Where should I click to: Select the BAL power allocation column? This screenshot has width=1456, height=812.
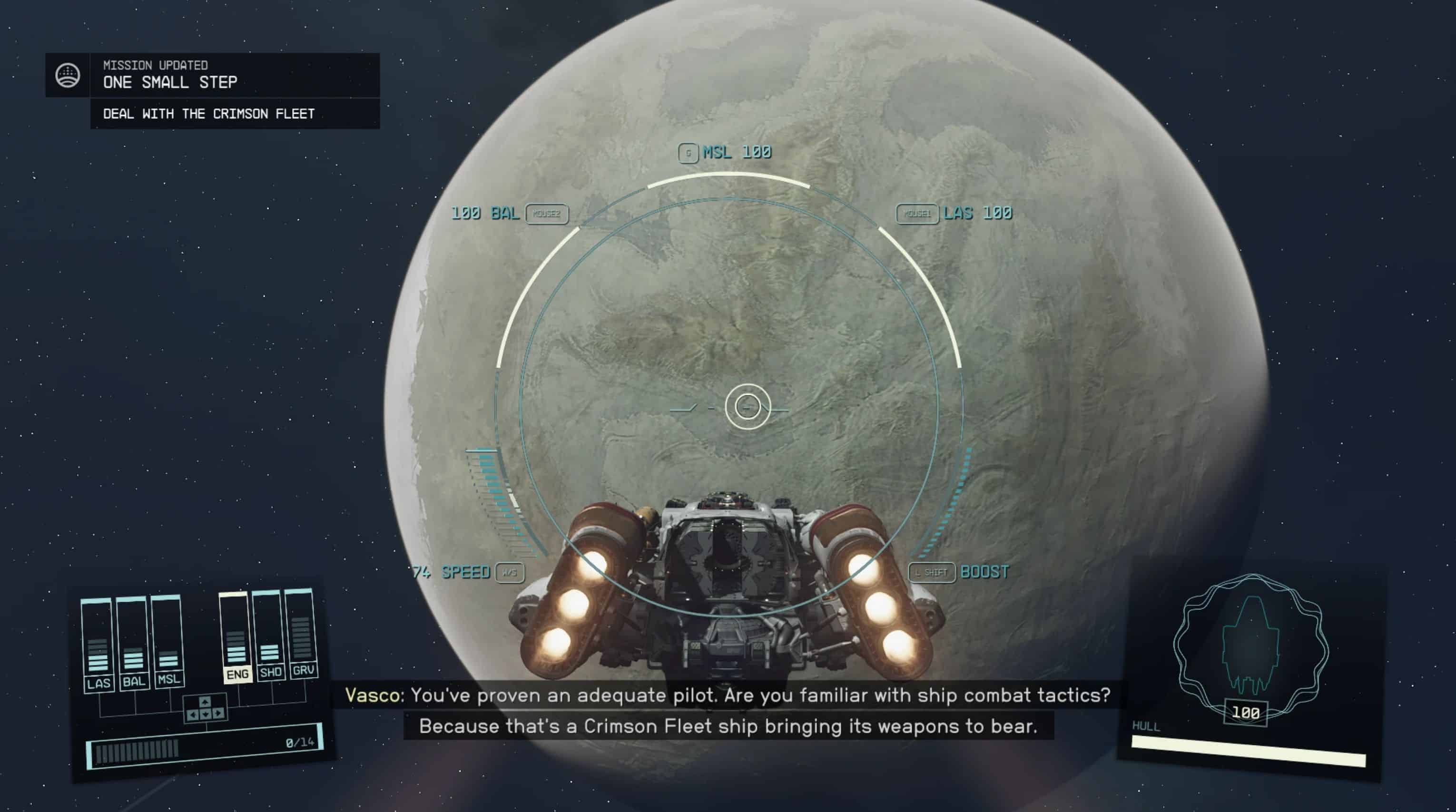(x=133, y=643)
